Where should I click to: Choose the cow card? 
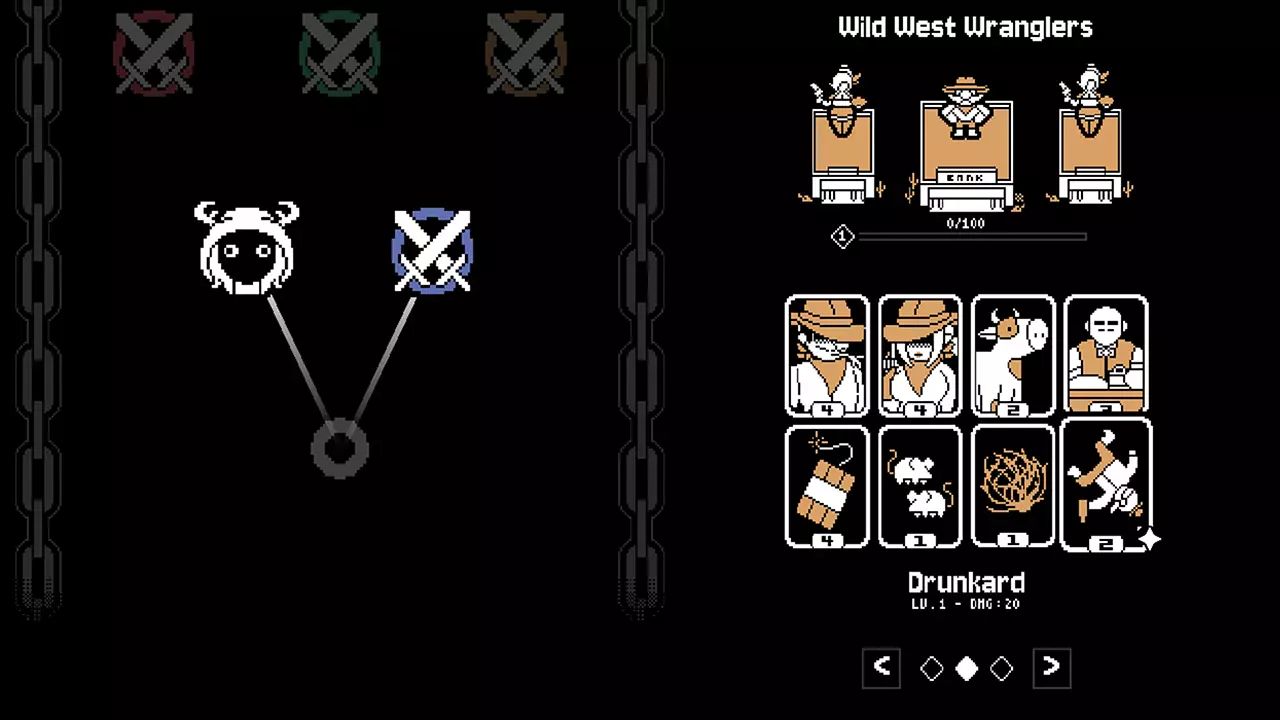1013,355
